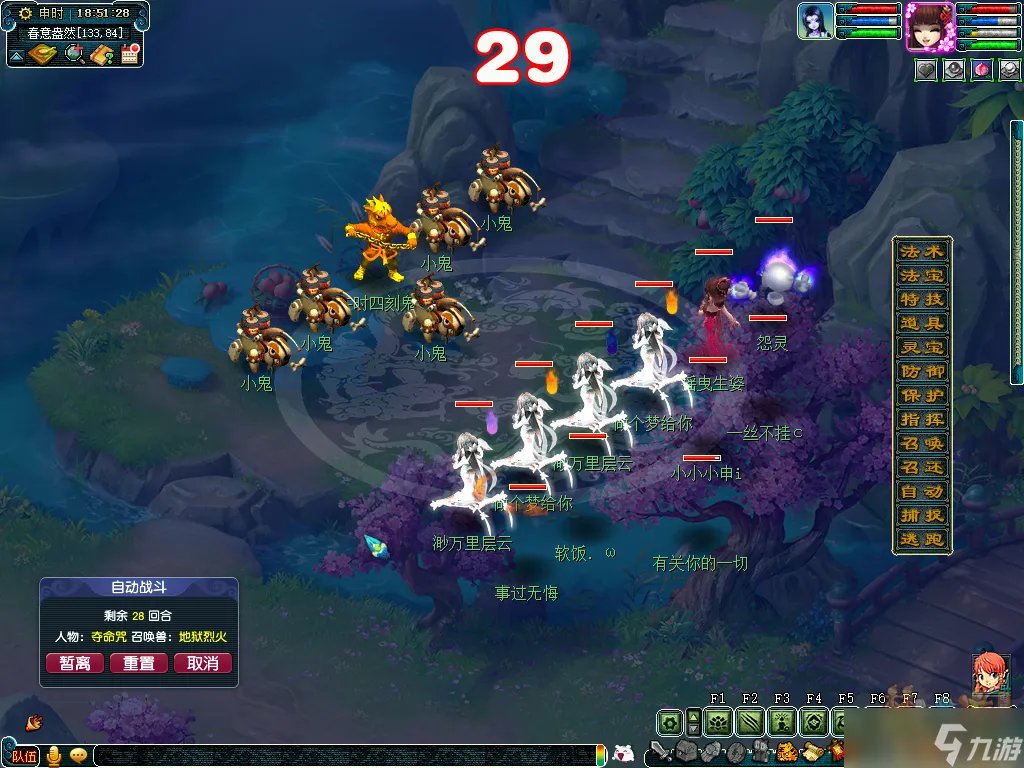Select the 特技 special skill command

[921, 299]
